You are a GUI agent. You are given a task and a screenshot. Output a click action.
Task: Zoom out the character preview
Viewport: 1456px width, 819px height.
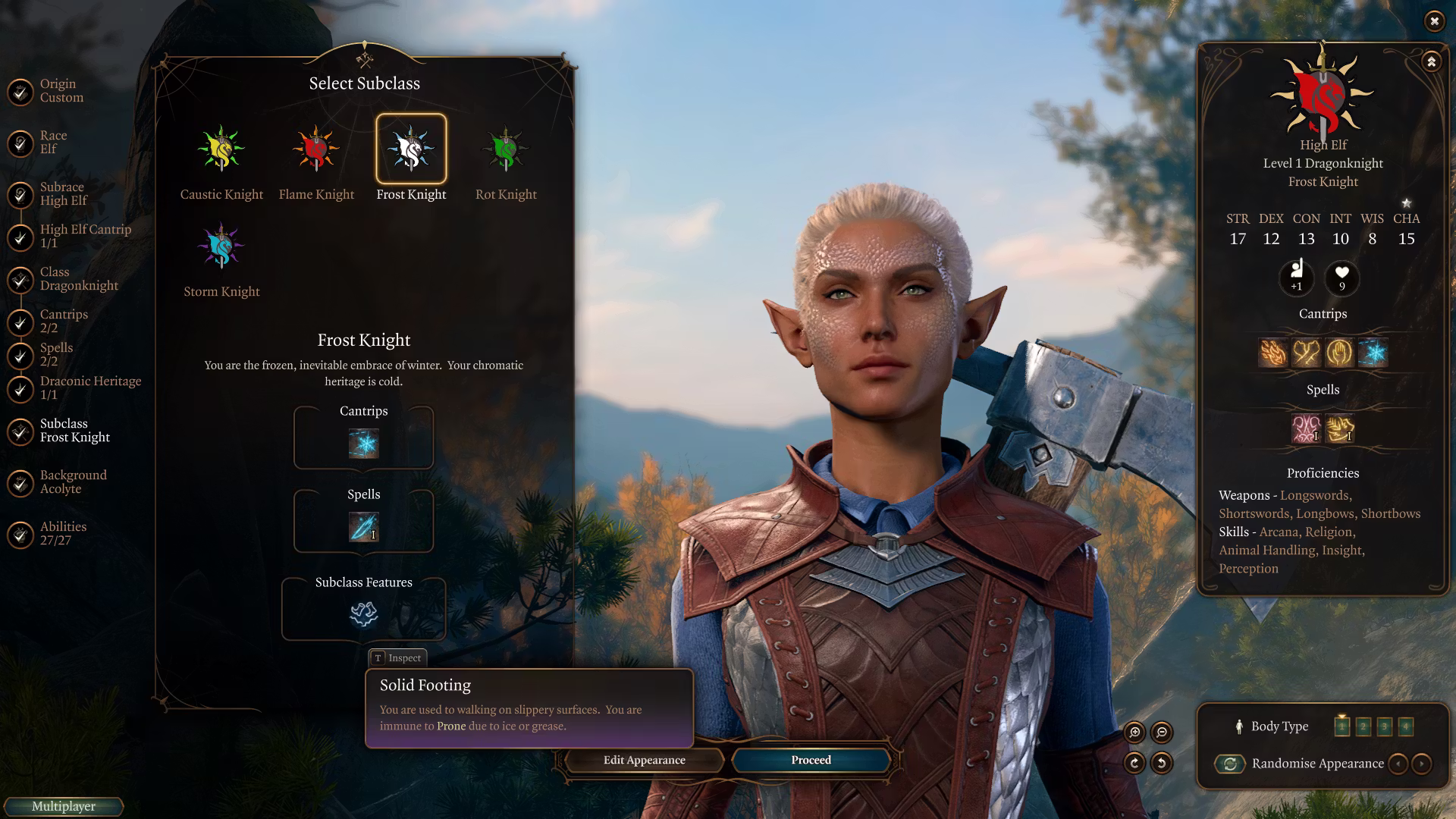coord(1162,732)
